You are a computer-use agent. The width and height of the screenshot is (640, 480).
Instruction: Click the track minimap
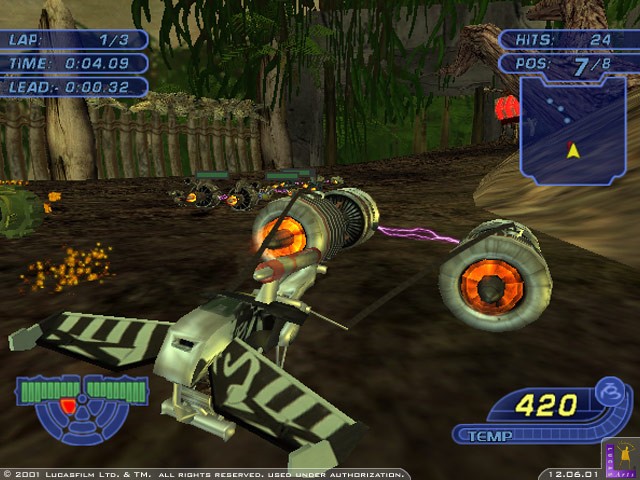point(573,130)
